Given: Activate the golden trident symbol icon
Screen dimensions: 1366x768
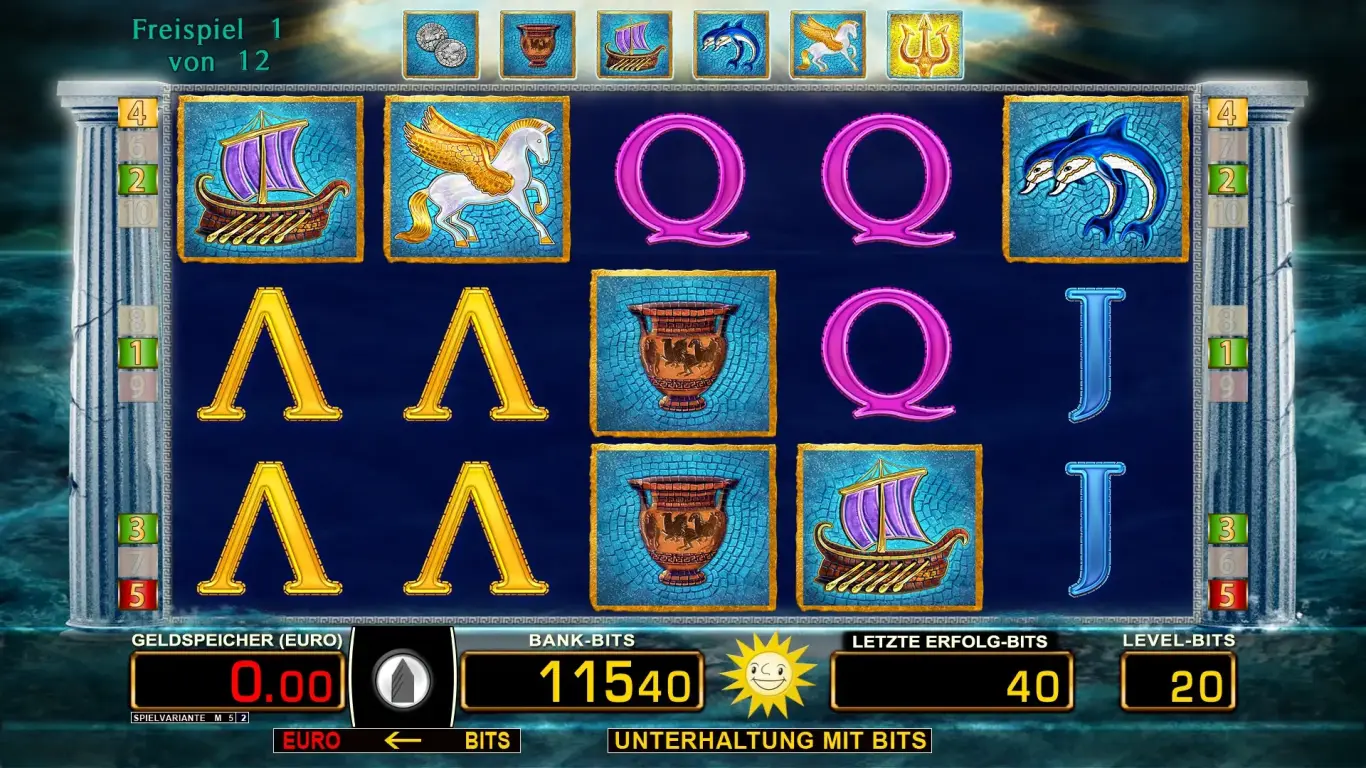Looking at the screenshot, I should click(x=924, y=45).
